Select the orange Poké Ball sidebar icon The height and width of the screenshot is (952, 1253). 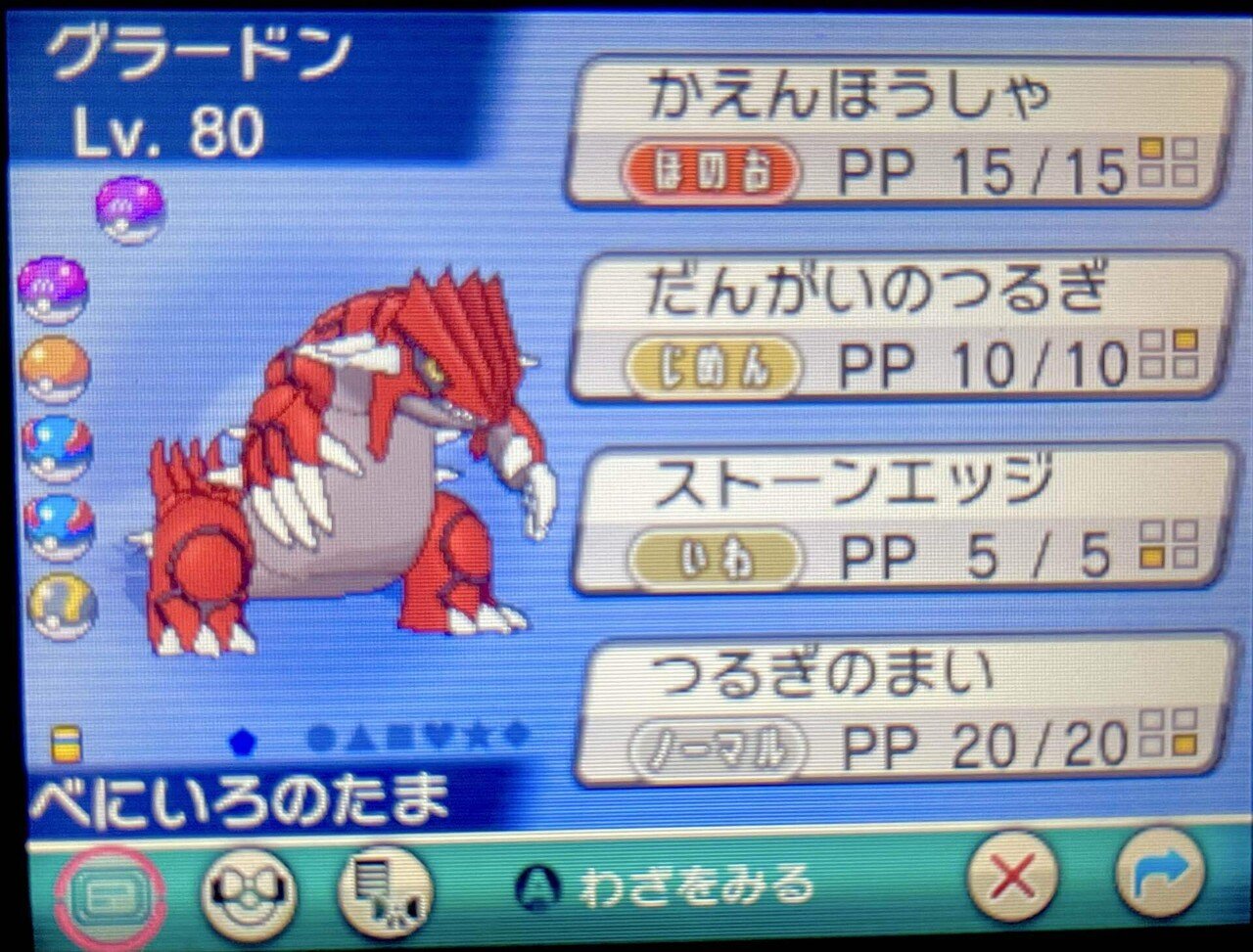[56, 367]
